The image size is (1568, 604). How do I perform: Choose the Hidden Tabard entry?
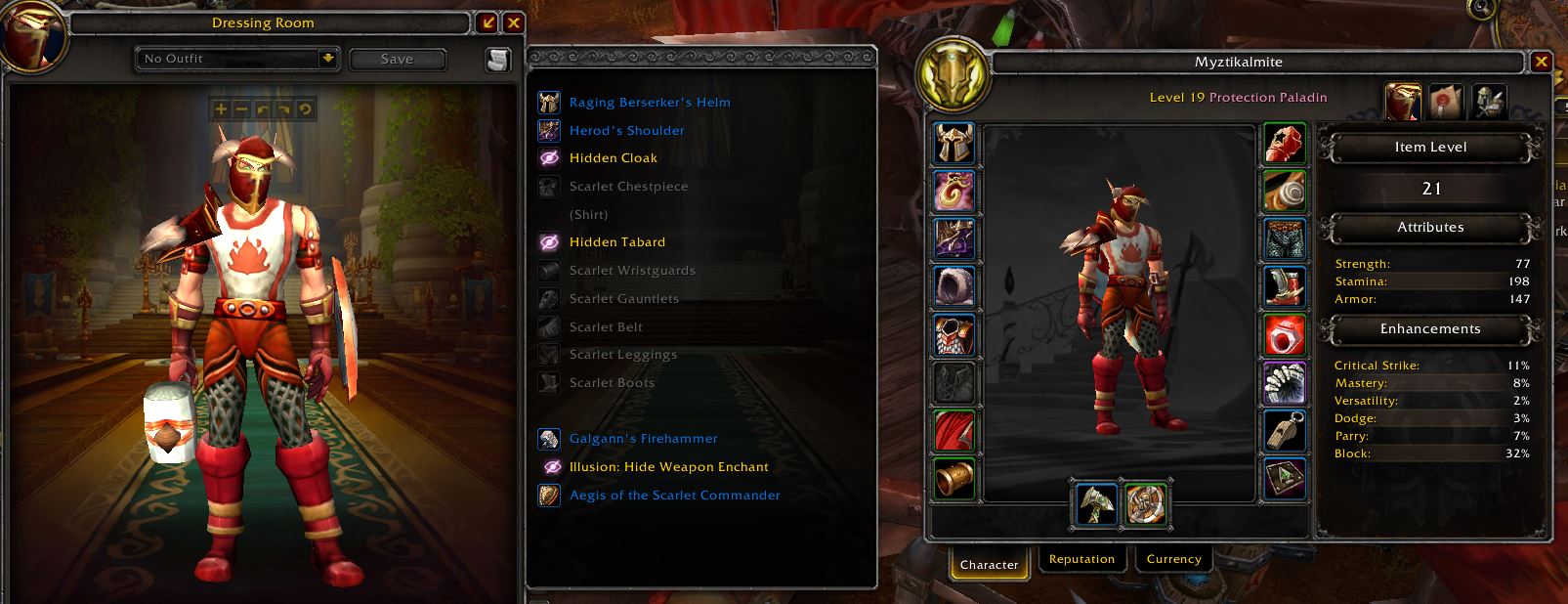click(616, 242)
